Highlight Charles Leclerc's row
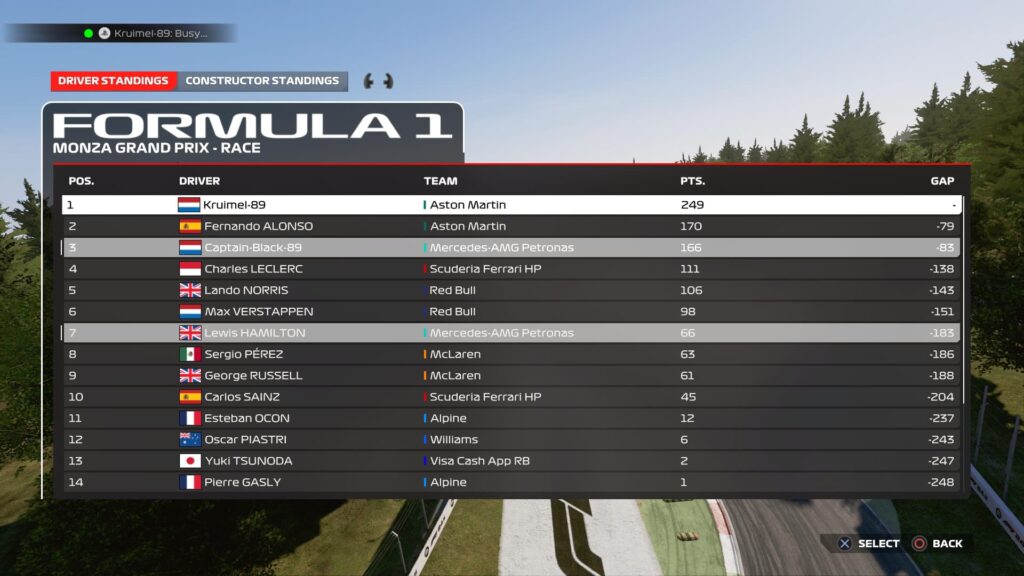This screenshot has height=576, width=1024. 510,269
